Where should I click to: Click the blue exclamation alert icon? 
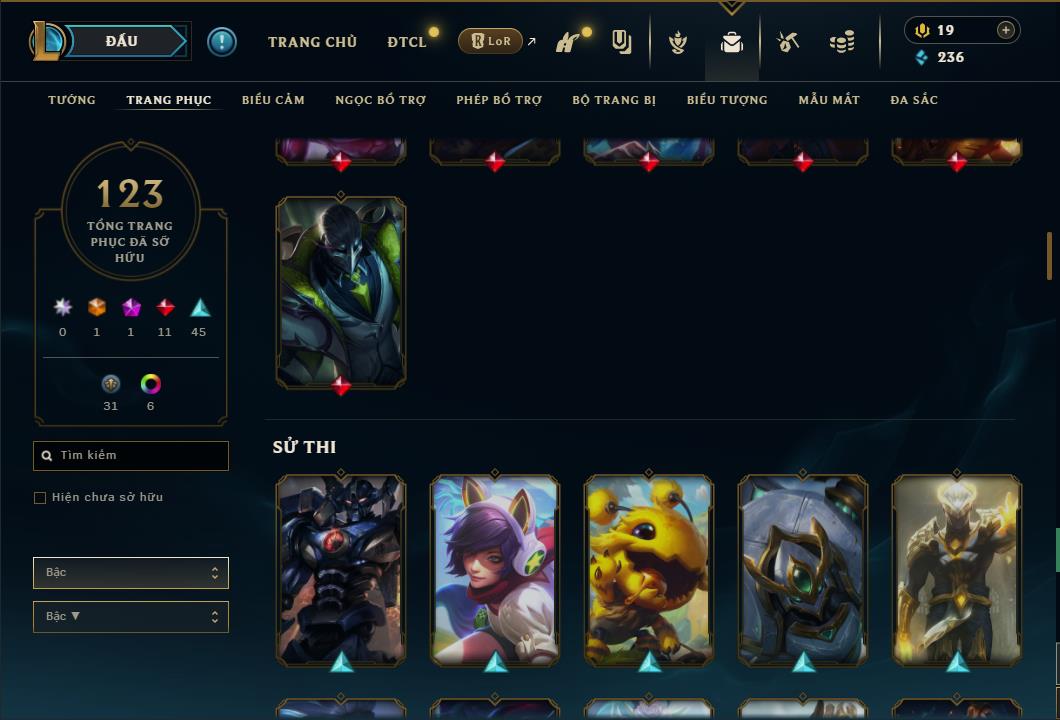pyautogui.click(x=222, y=42)
